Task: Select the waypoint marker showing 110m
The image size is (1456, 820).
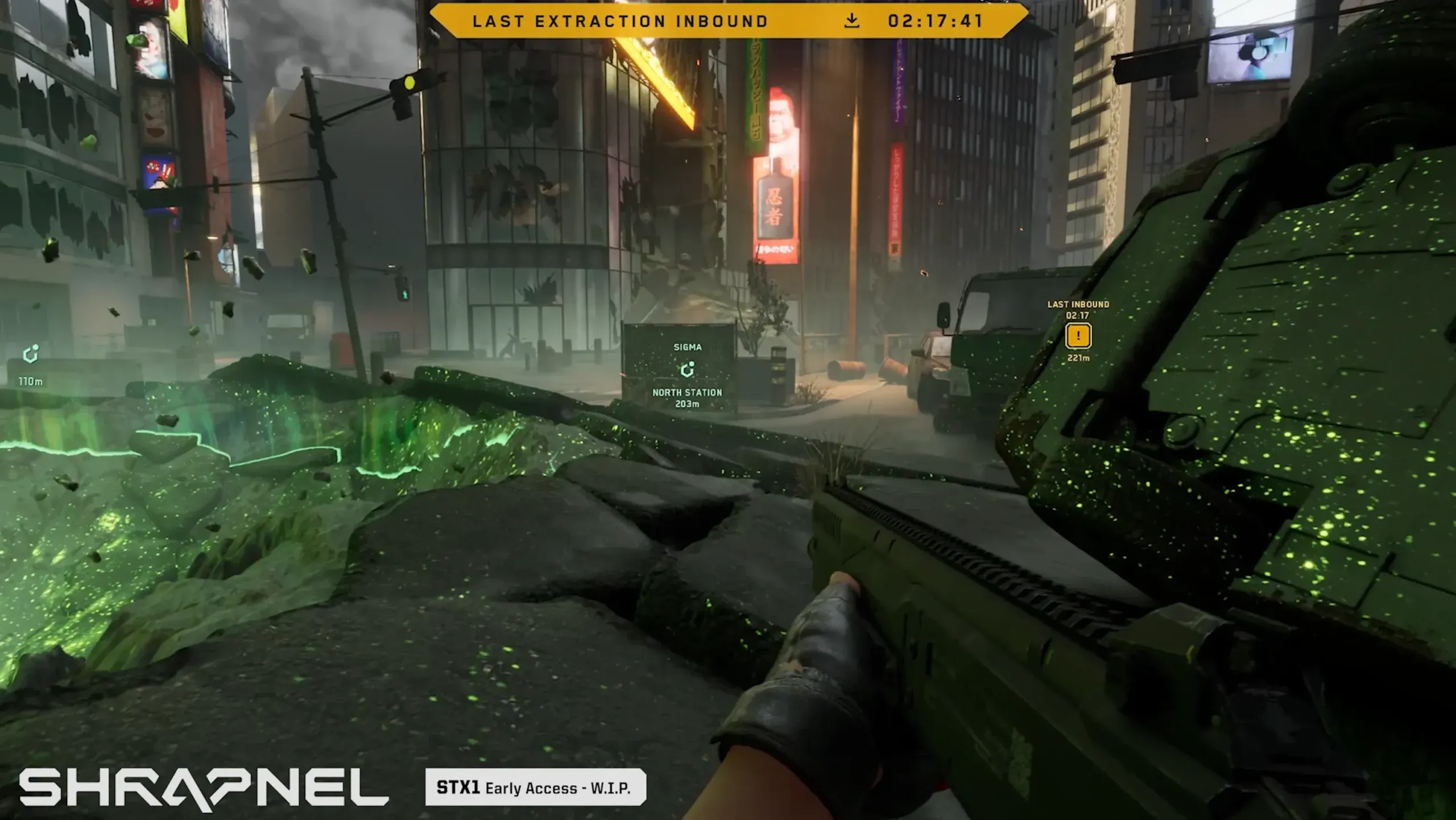Action: [x=31, y=355]
